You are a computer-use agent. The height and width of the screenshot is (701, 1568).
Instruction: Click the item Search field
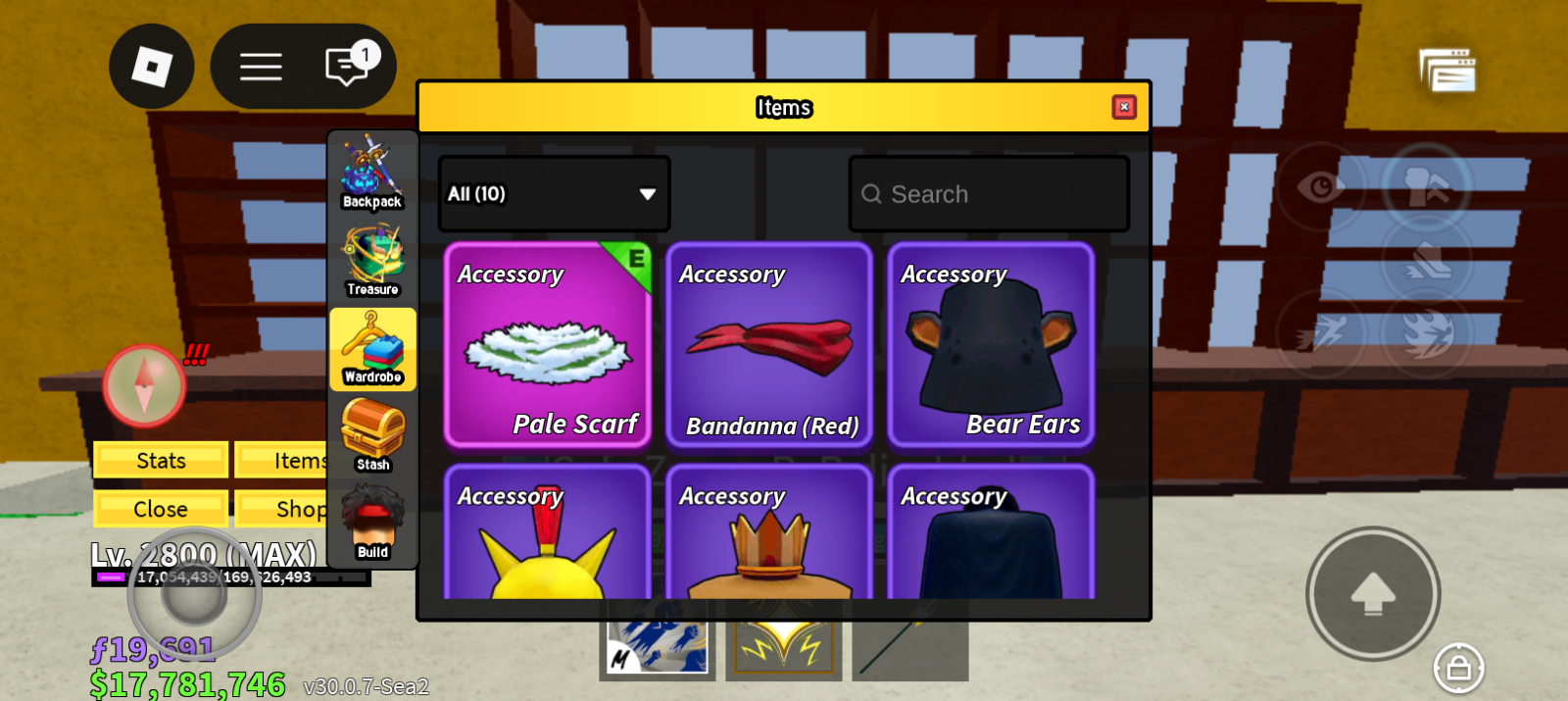pyautogui.click(x=990, y=194)
